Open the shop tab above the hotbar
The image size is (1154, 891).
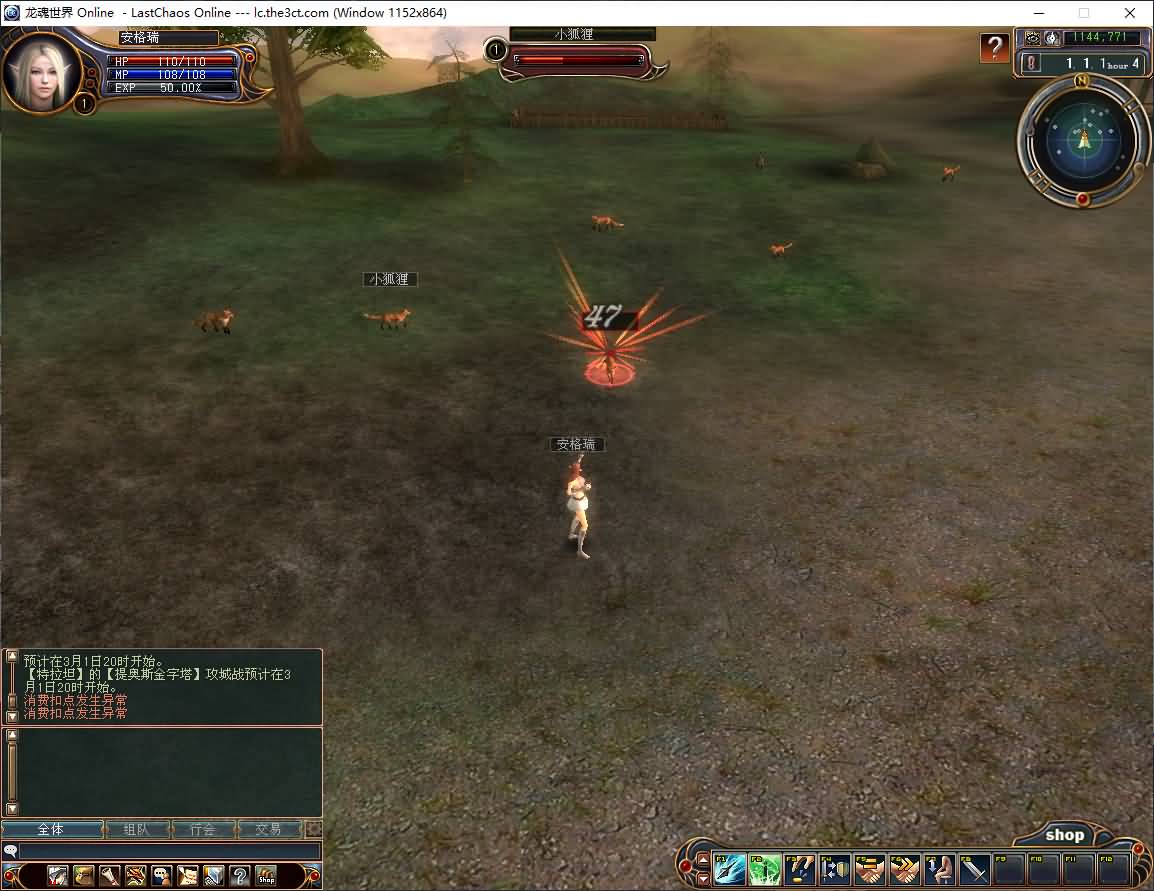point(1064,835)
